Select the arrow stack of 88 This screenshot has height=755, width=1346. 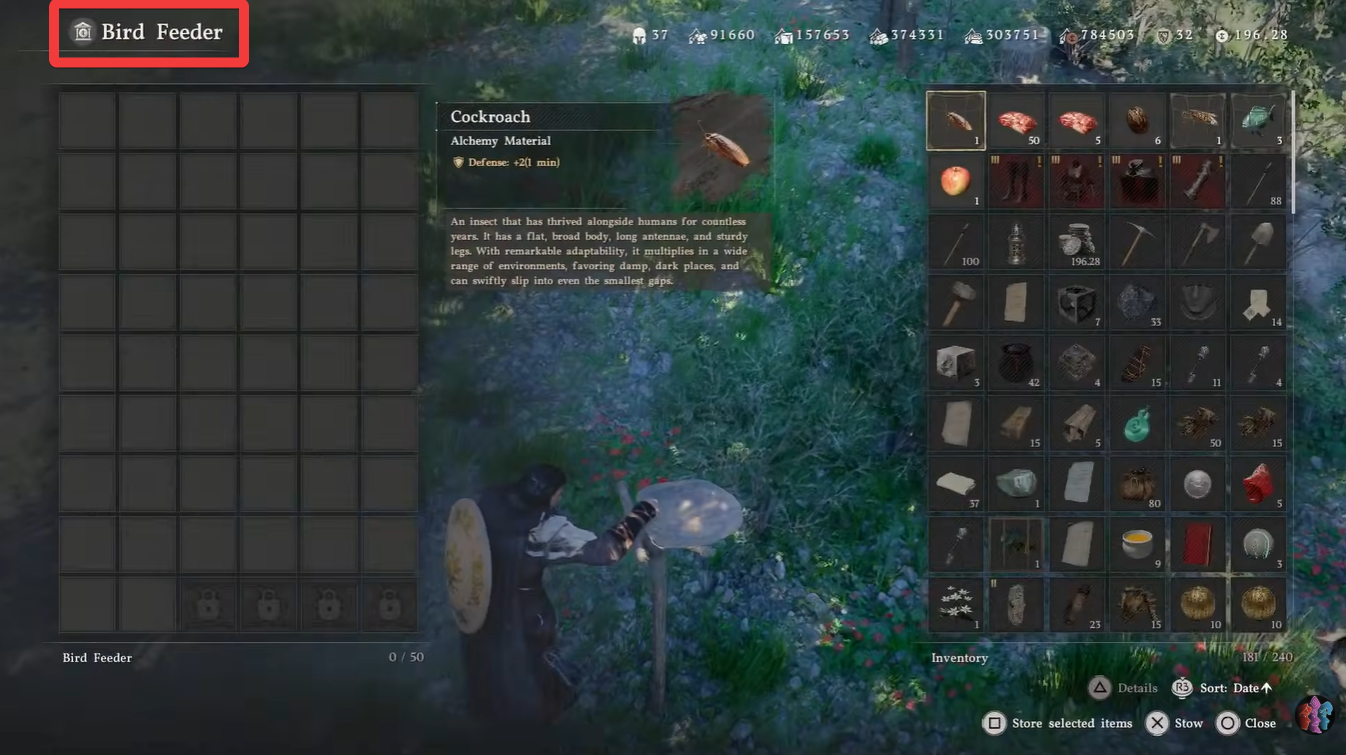1257,181
